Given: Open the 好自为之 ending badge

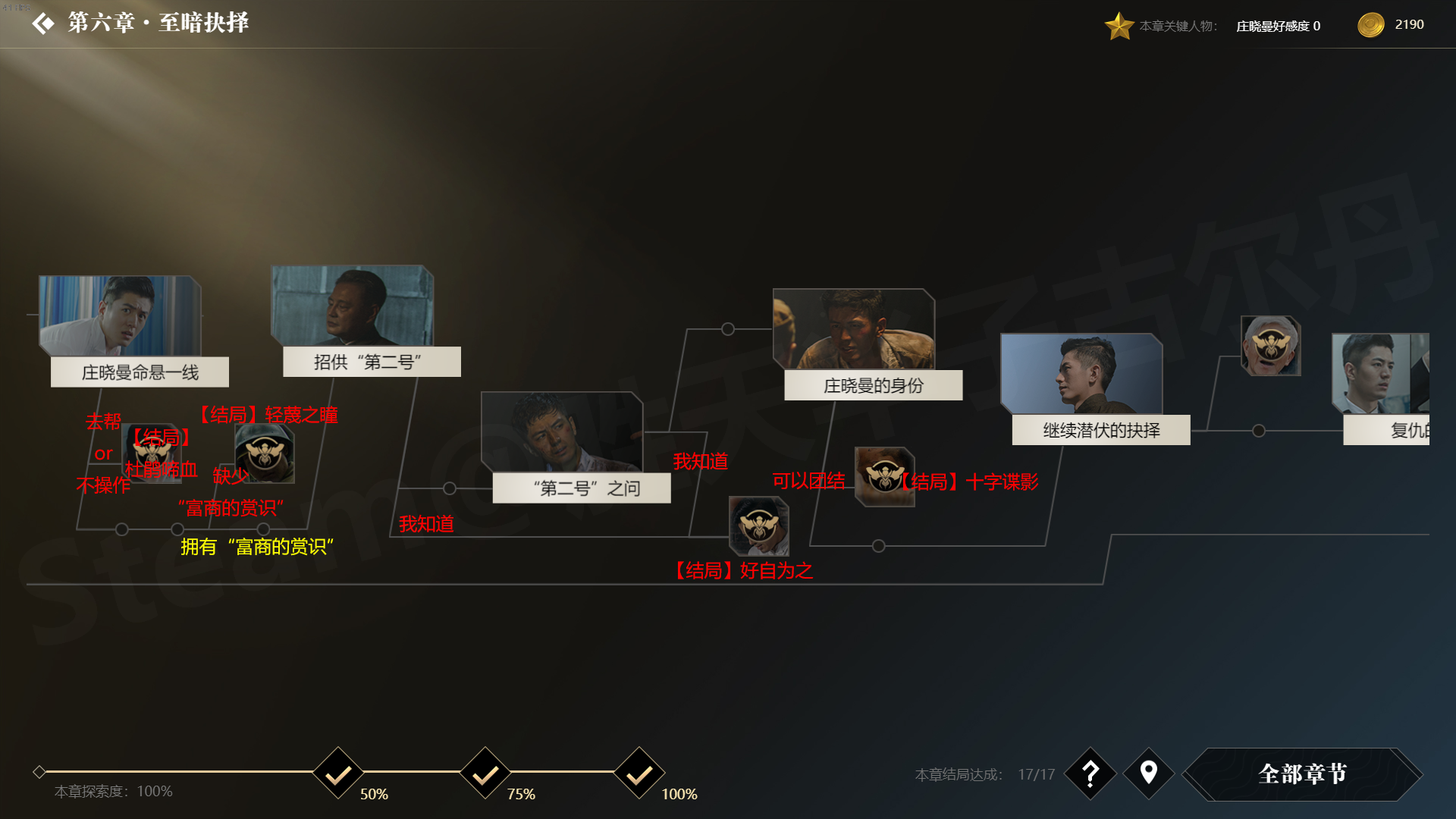Looking at the screenshot, I should point(758,526).
